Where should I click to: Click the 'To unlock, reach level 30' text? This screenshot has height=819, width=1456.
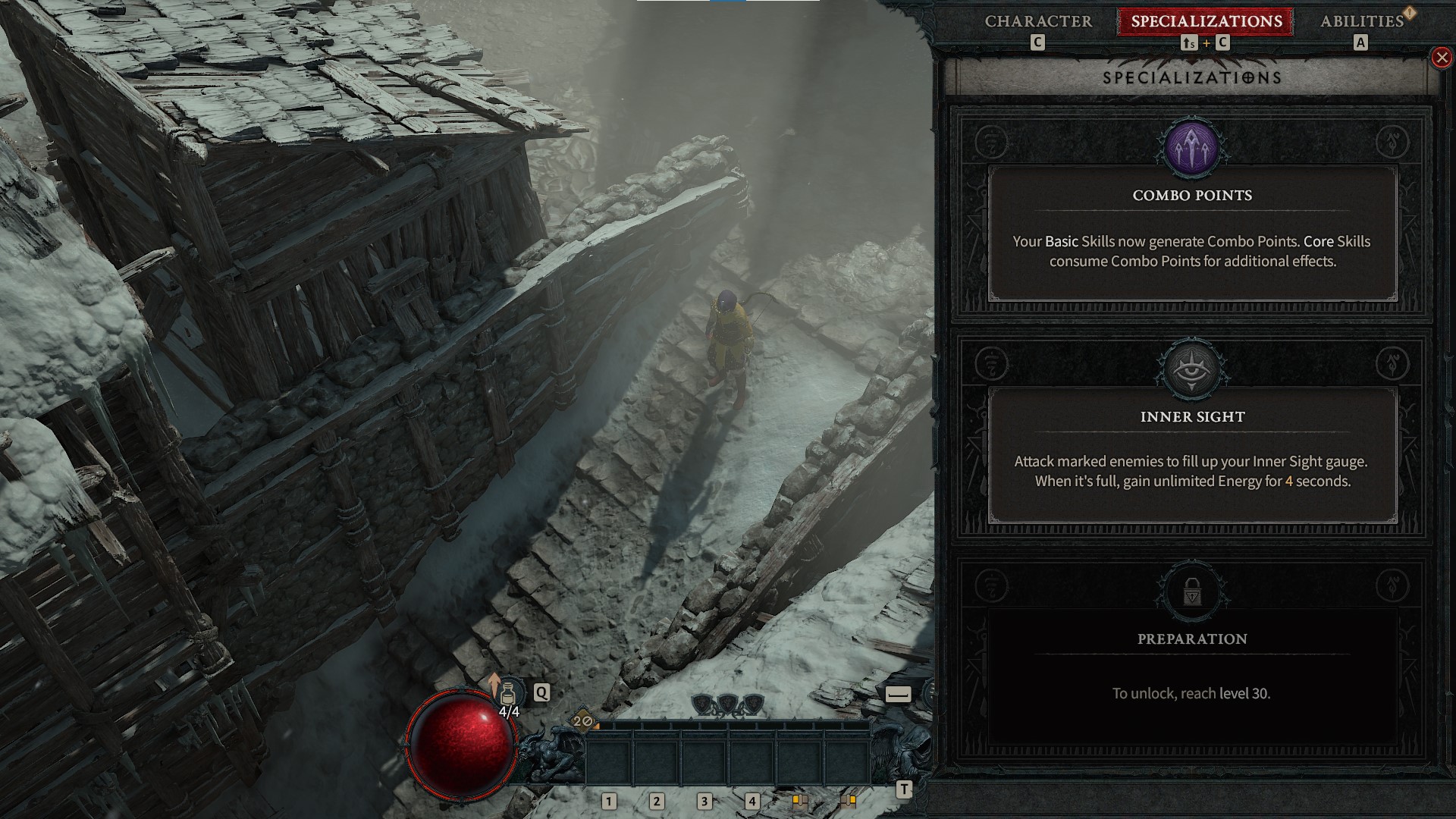tap(1192, 693)
